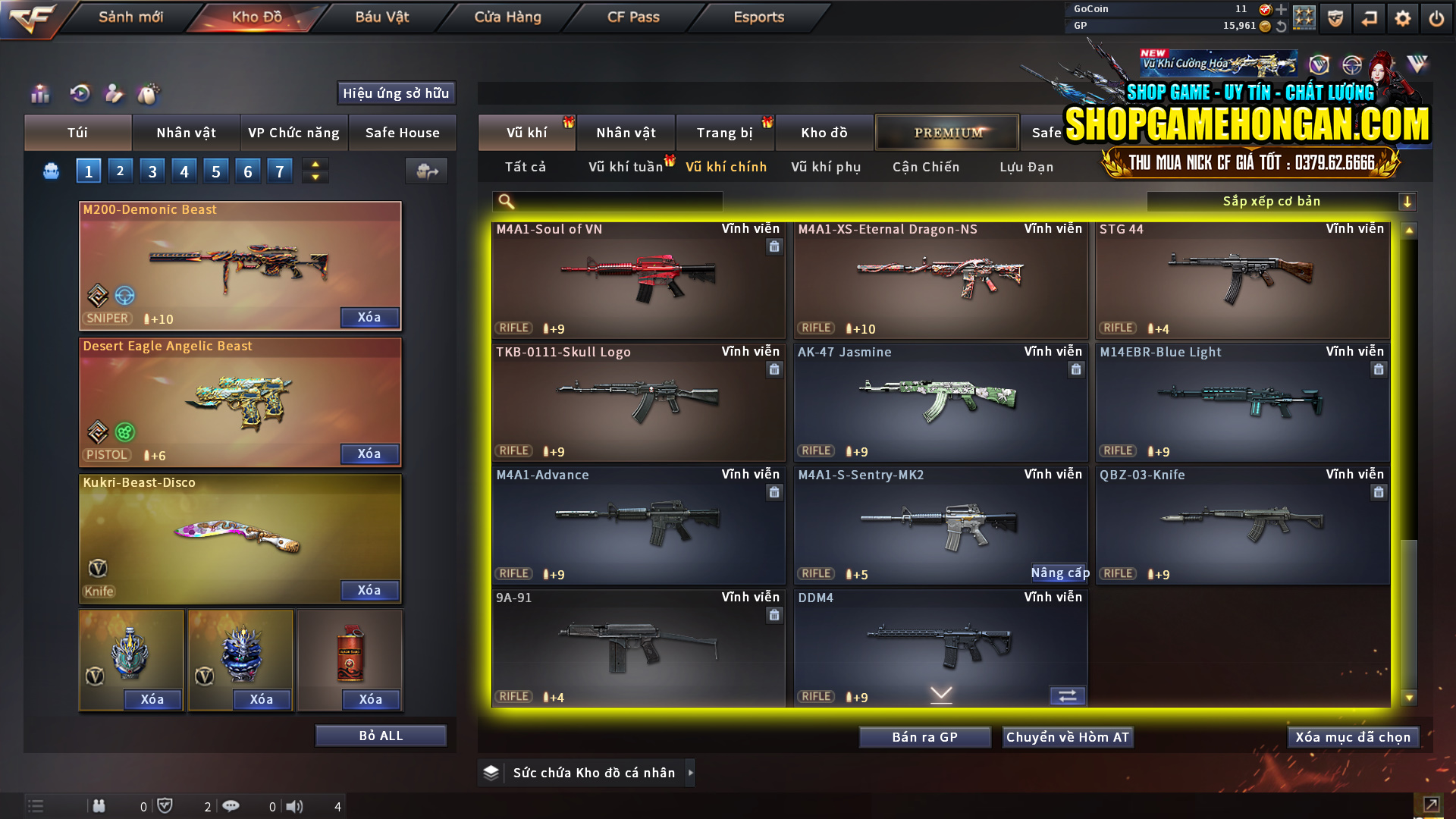Open the Báu Vật menu at the top
This screenshot has height=819, width=1456.
381,17
